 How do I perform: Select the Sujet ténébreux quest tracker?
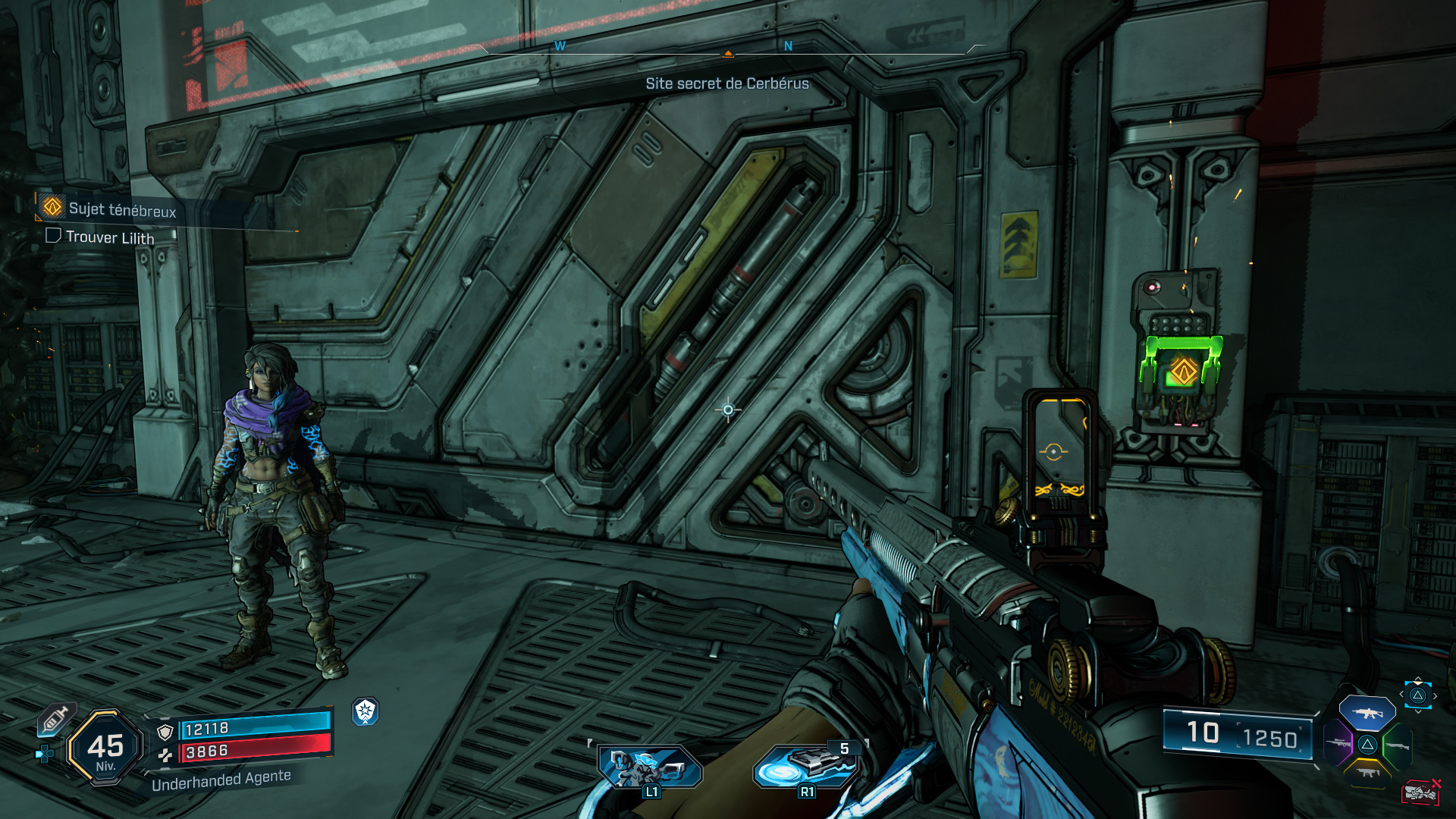pyautogui.click(x=121, y=209)
